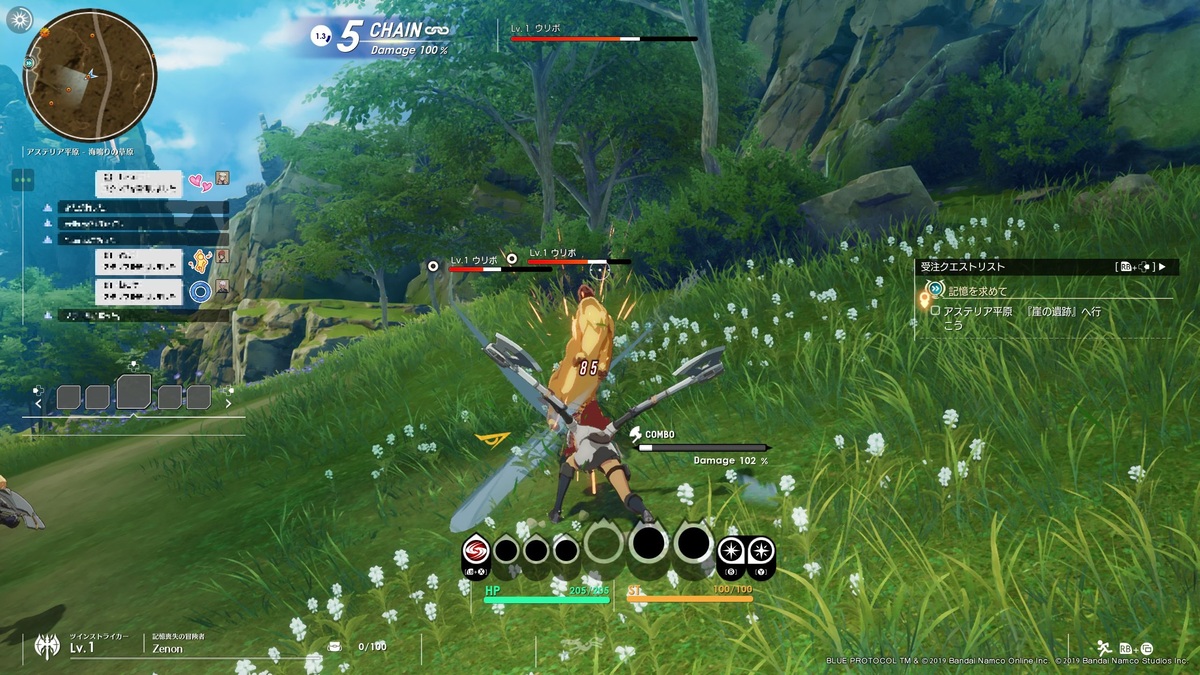
Task: Open the circular minimap
Action: pos(90,75)
